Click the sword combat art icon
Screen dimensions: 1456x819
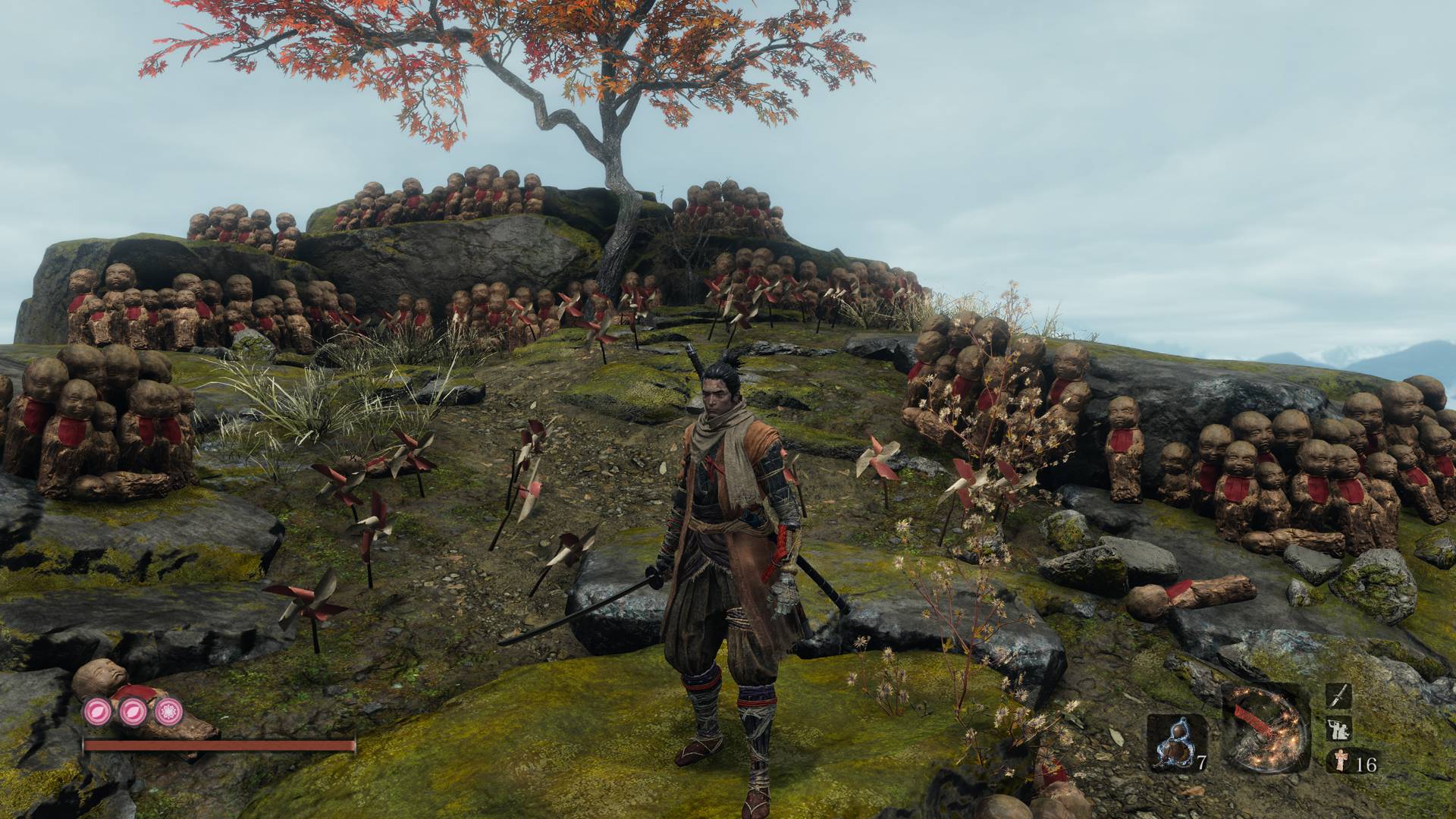click(1338, 696)
